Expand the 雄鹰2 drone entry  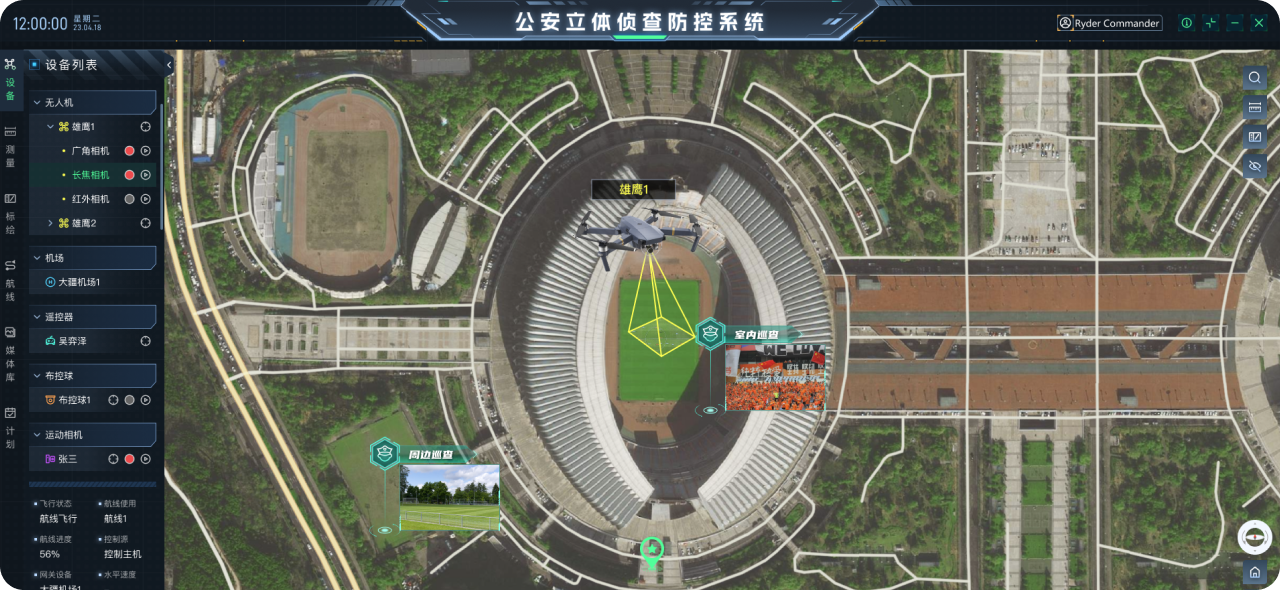click(51, 223)
